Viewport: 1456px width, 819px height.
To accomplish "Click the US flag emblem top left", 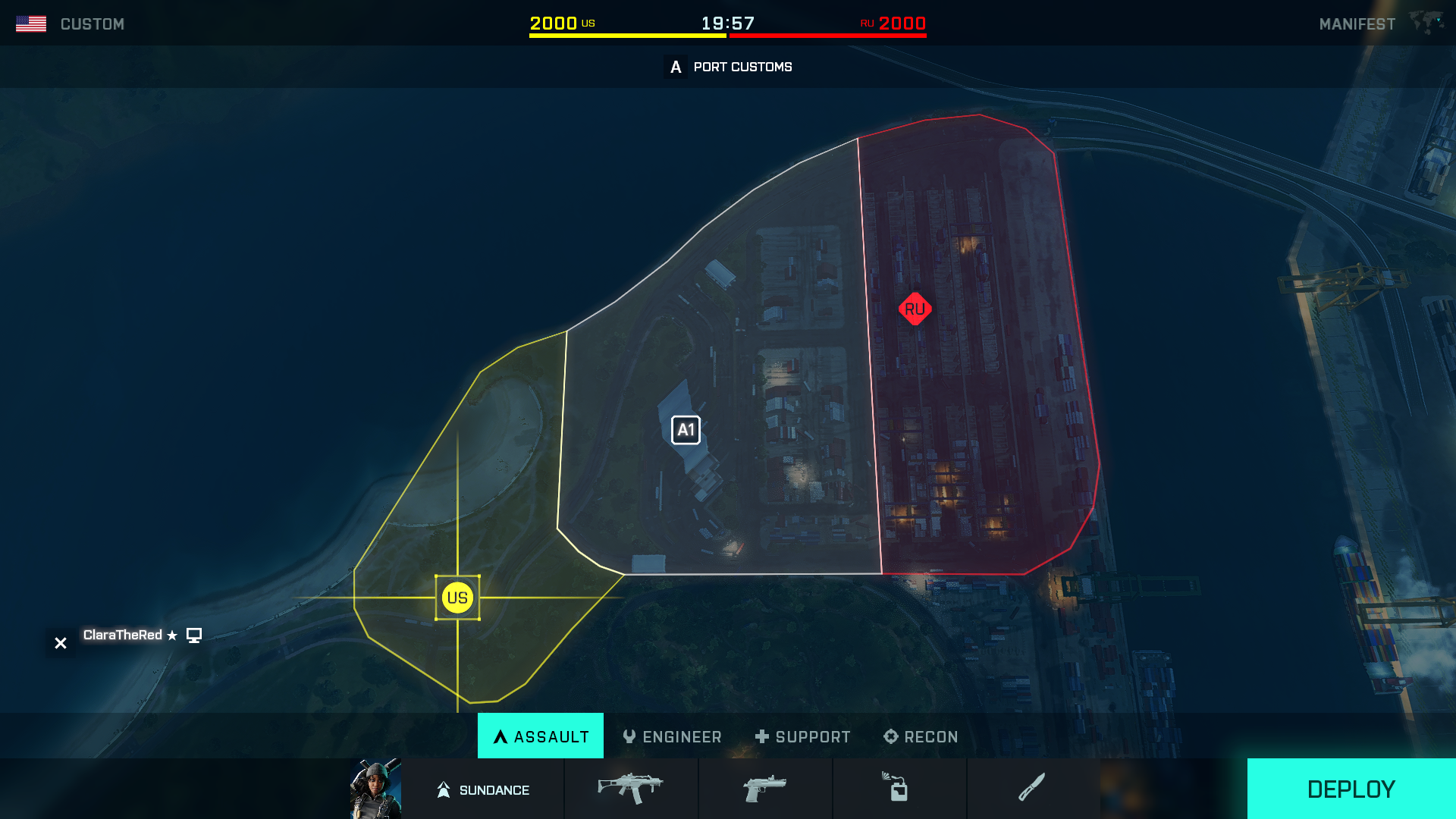I will tap(32, 23).
